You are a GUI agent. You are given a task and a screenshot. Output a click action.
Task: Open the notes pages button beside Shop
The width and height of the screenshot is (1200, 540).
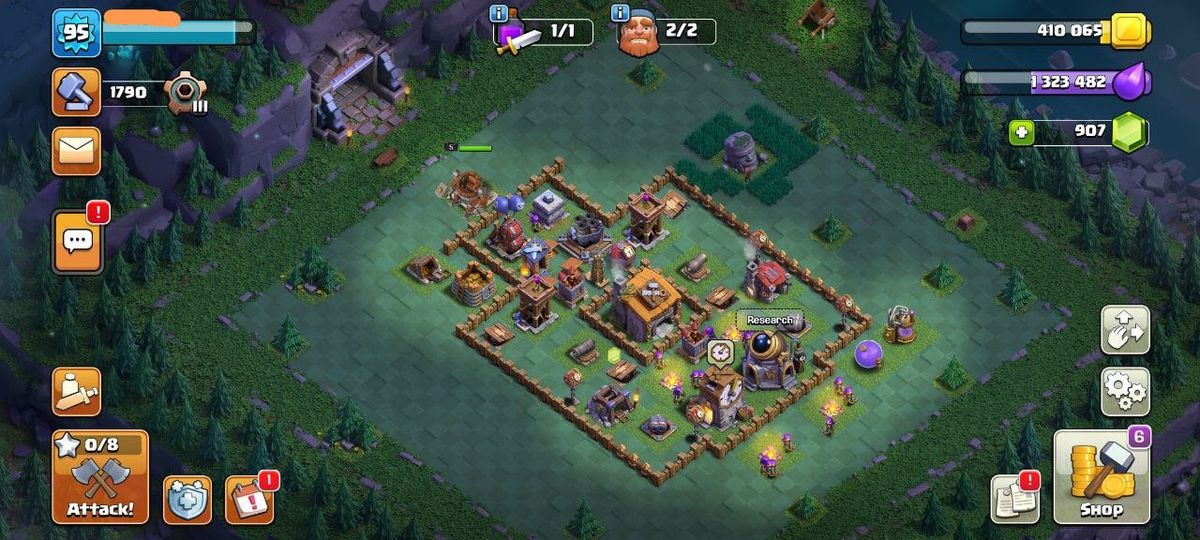[x=1014, y=497]
